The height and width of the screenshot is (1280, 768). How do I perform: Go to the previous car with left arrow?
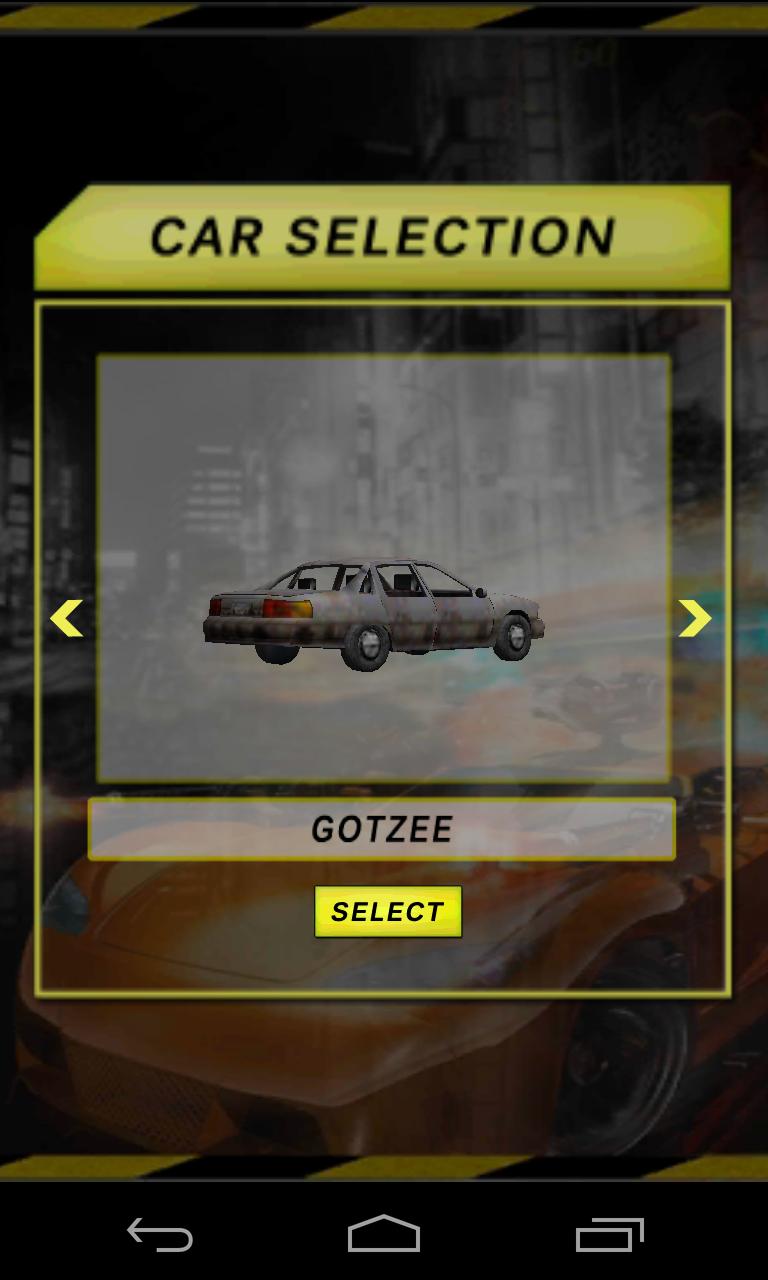pyautogui.click(x=67, y=618)
